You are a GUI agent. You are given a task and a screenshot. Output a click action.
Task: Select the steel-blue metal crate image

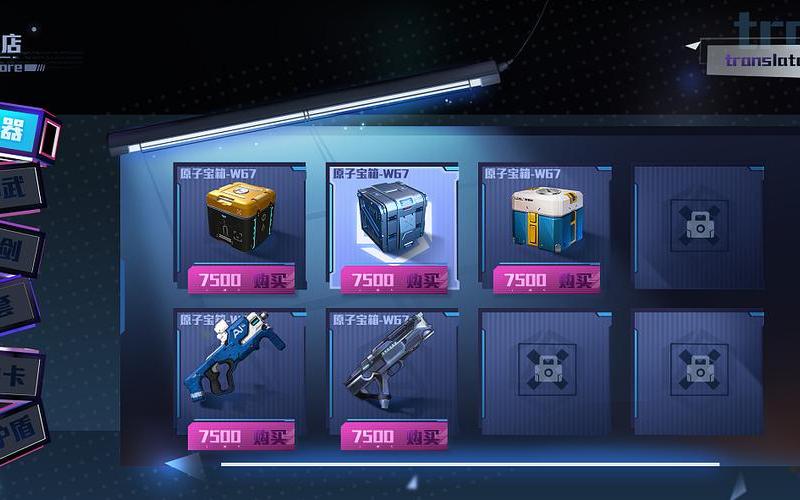point(392,218)
